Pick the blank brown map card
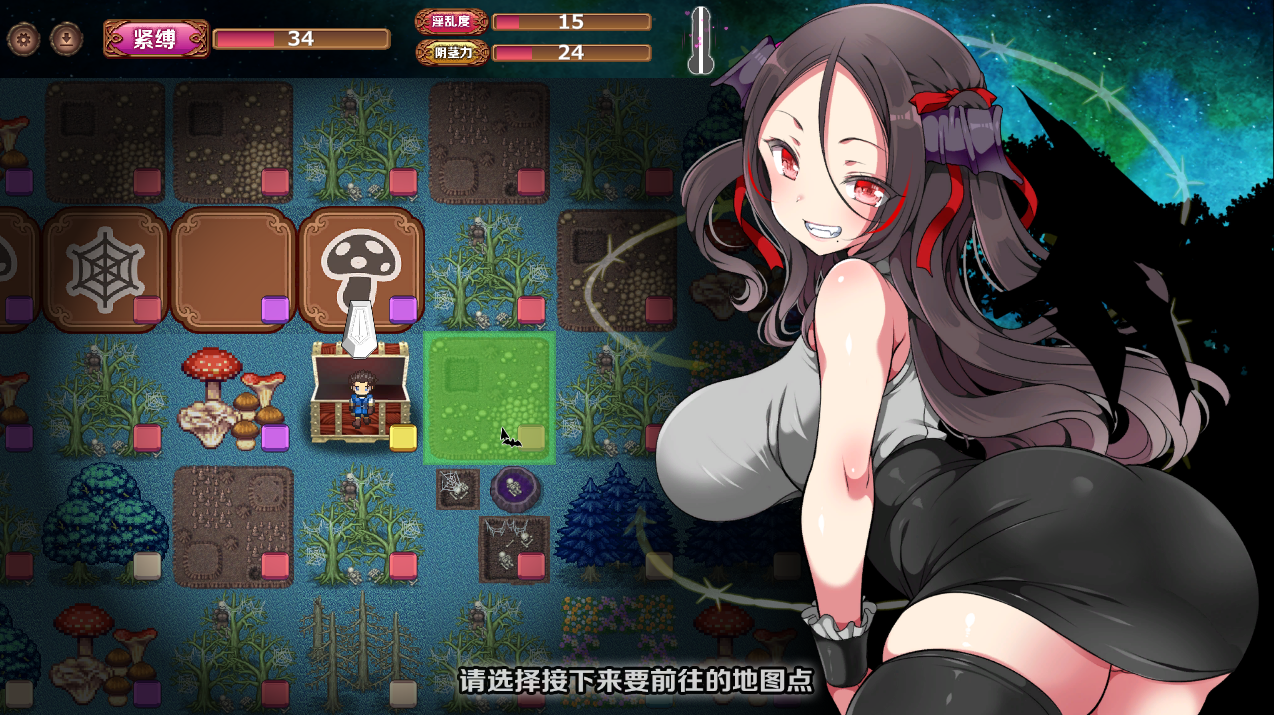This screenshot has height=715, width=1274. (x=233, y=268)
